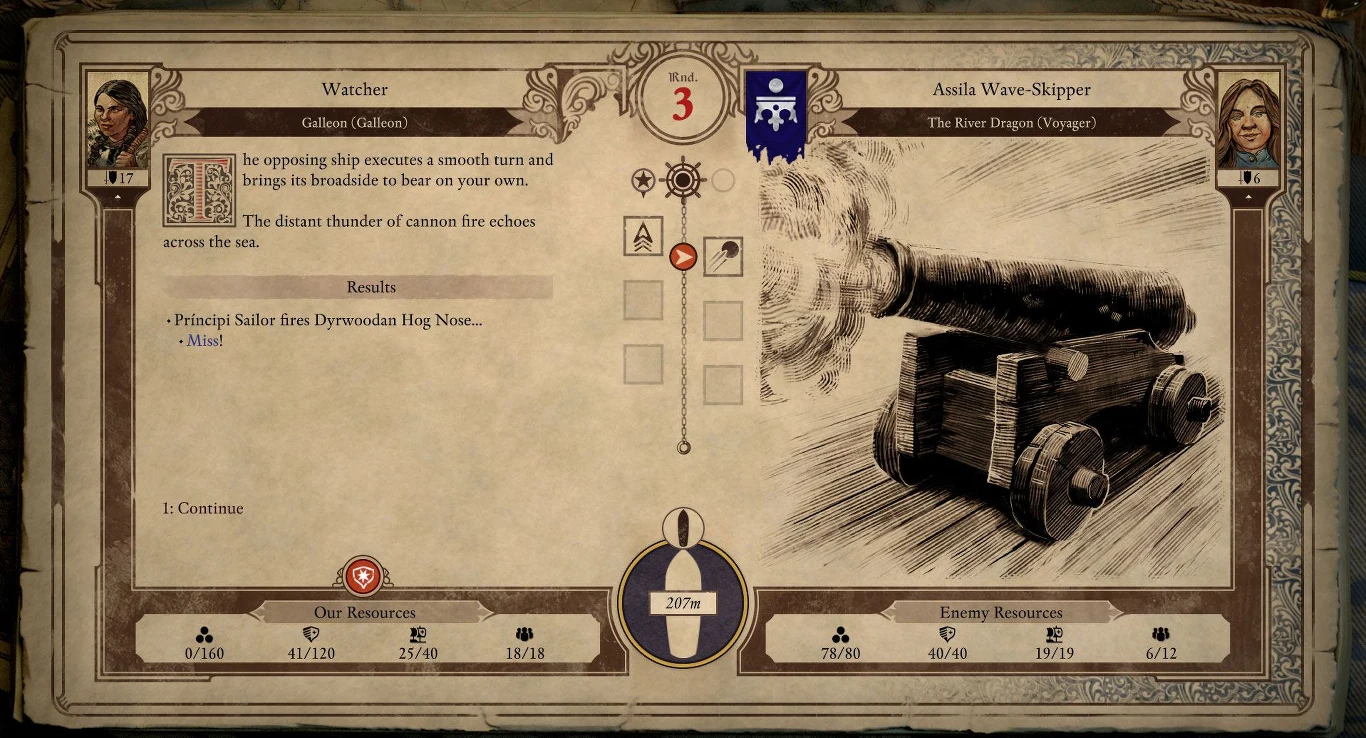The width and height of the screenshot is (1366, 738).
Task: Select the Full Speed chevron action icon
Action: (643, 237)
